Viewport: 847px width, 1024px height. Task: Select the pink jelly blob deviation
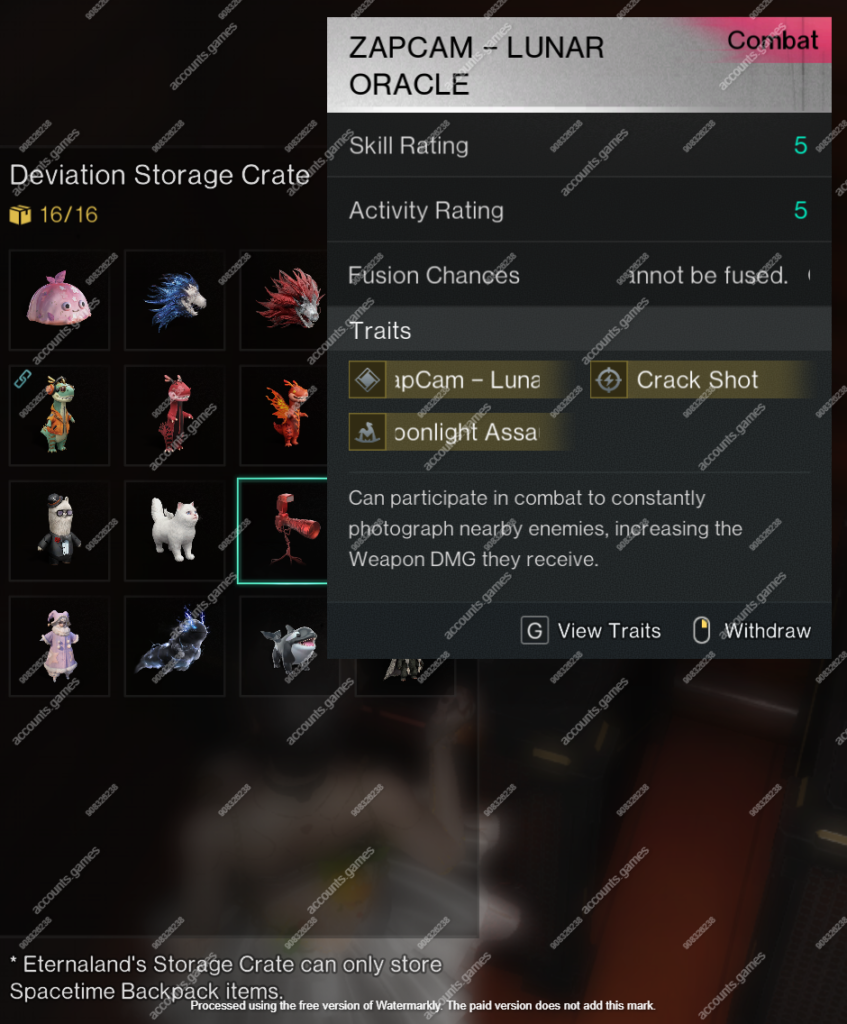[x=59, y=300]
